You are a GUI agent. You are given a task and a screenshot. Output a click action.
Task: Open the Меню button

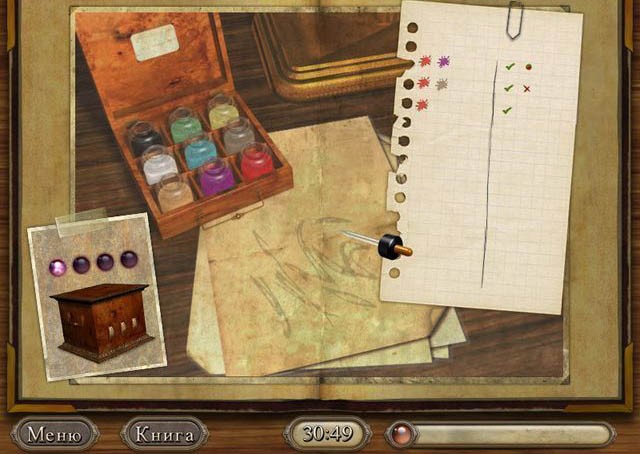click(54, 433)
